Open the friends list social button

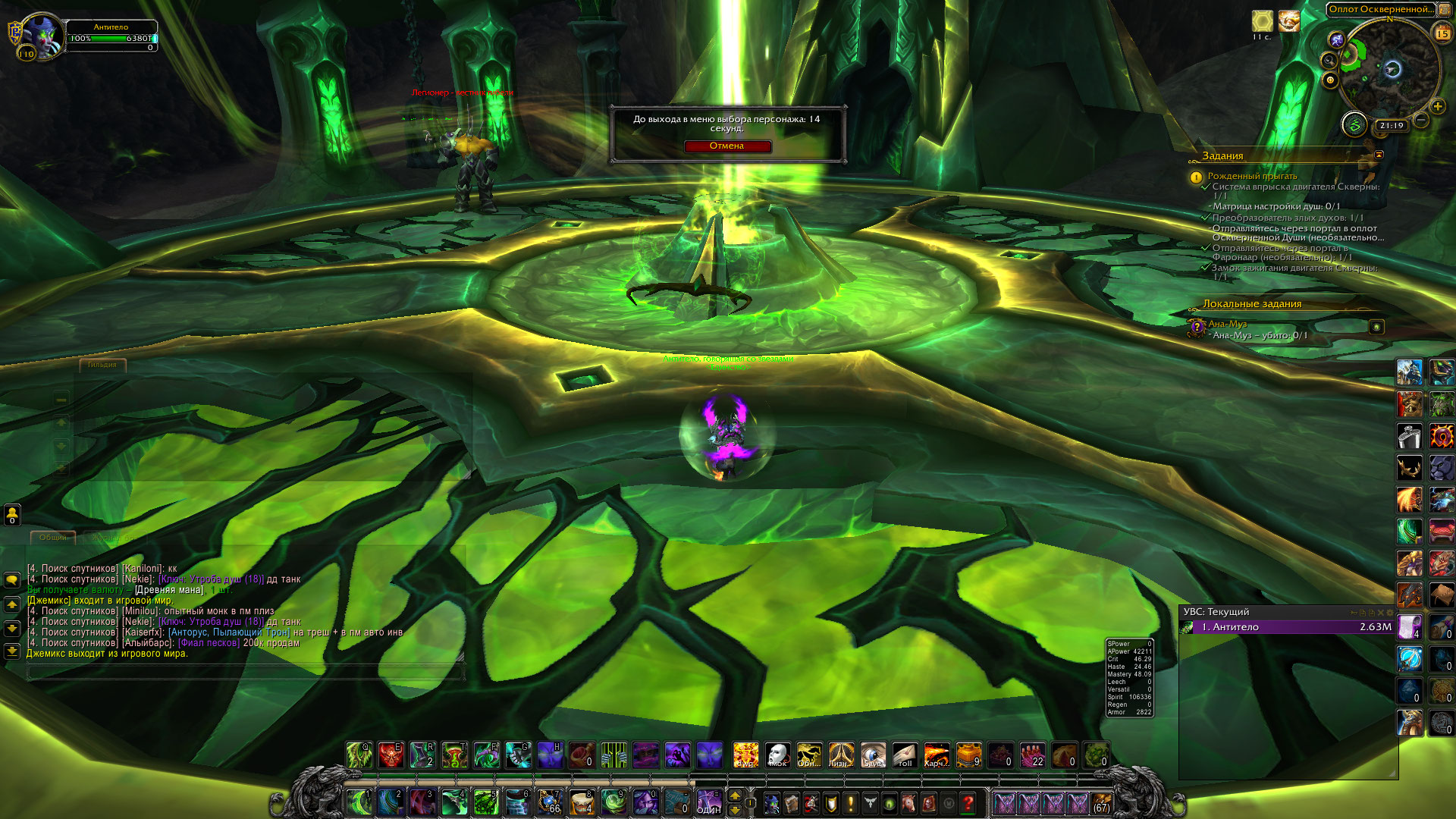[x=12, y=515]
